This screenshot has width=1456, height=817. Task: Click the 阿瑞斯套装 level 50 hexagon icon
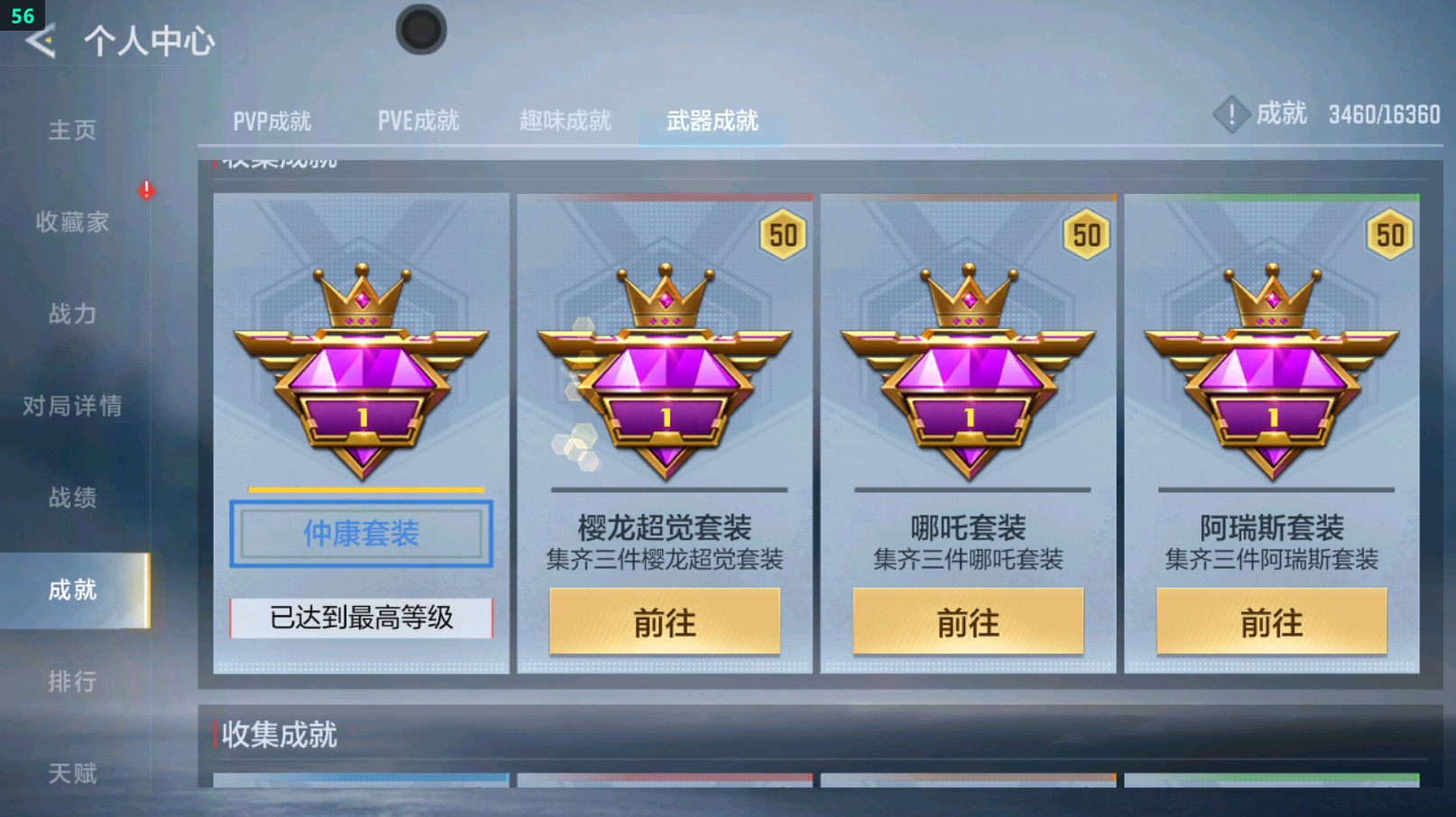click(x=1390, y=235)
